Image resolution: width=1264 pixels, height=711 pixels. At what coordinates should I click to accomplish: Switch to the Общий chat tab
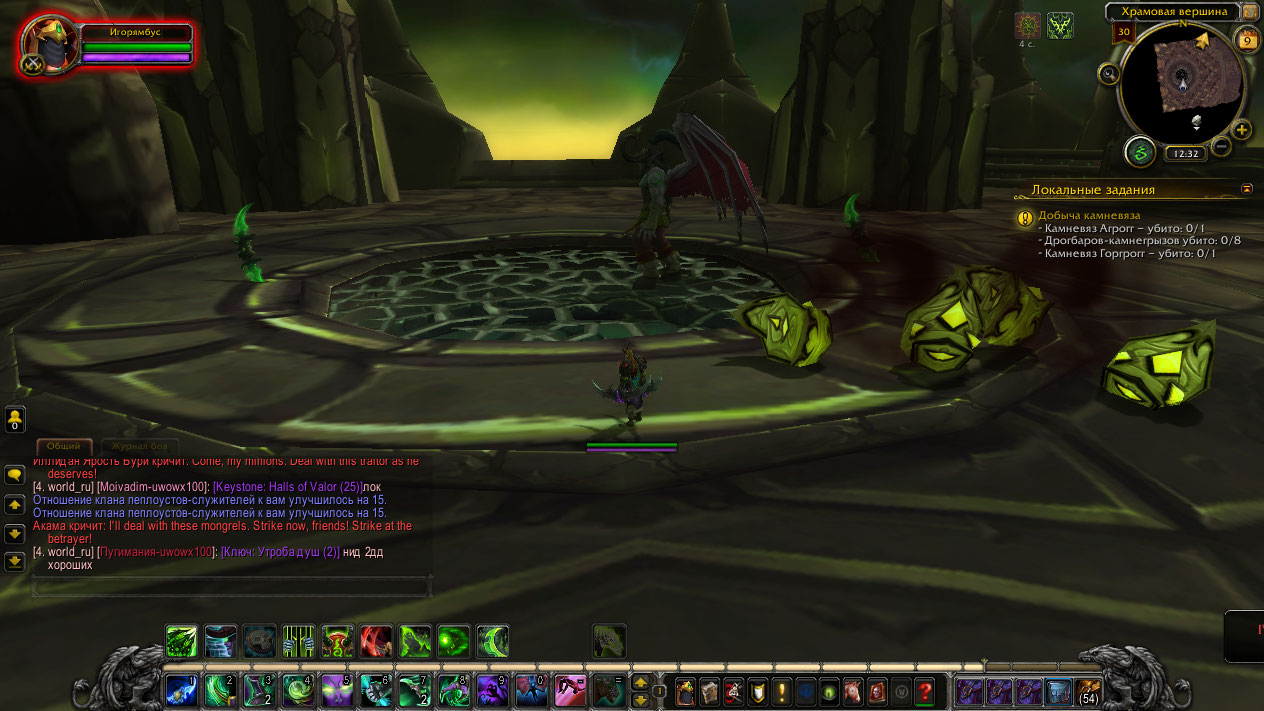click(x=64, y=446)
